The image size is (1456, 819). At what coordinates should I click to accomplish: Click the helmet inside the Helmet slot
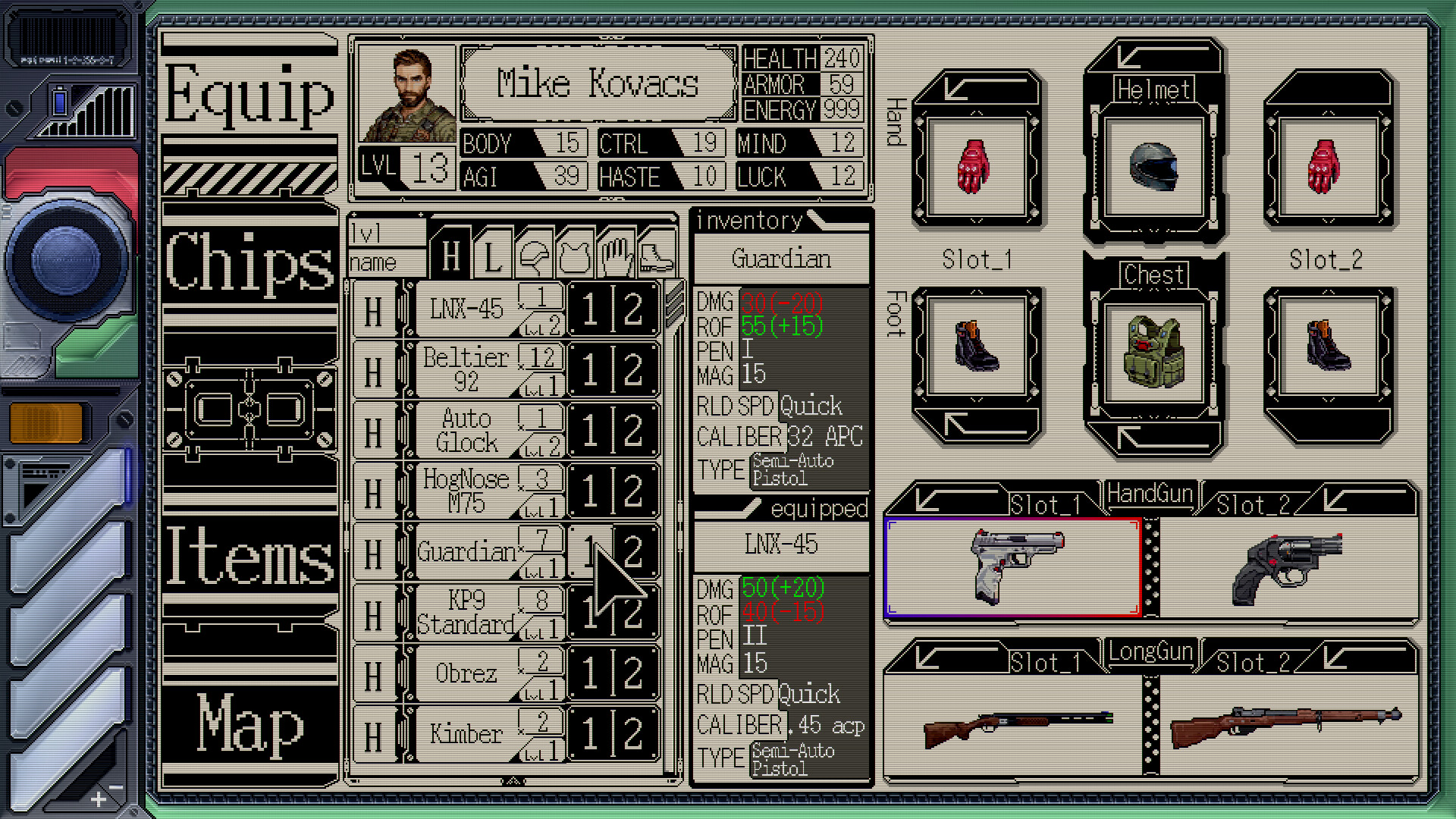click(x=1153, y=168)
